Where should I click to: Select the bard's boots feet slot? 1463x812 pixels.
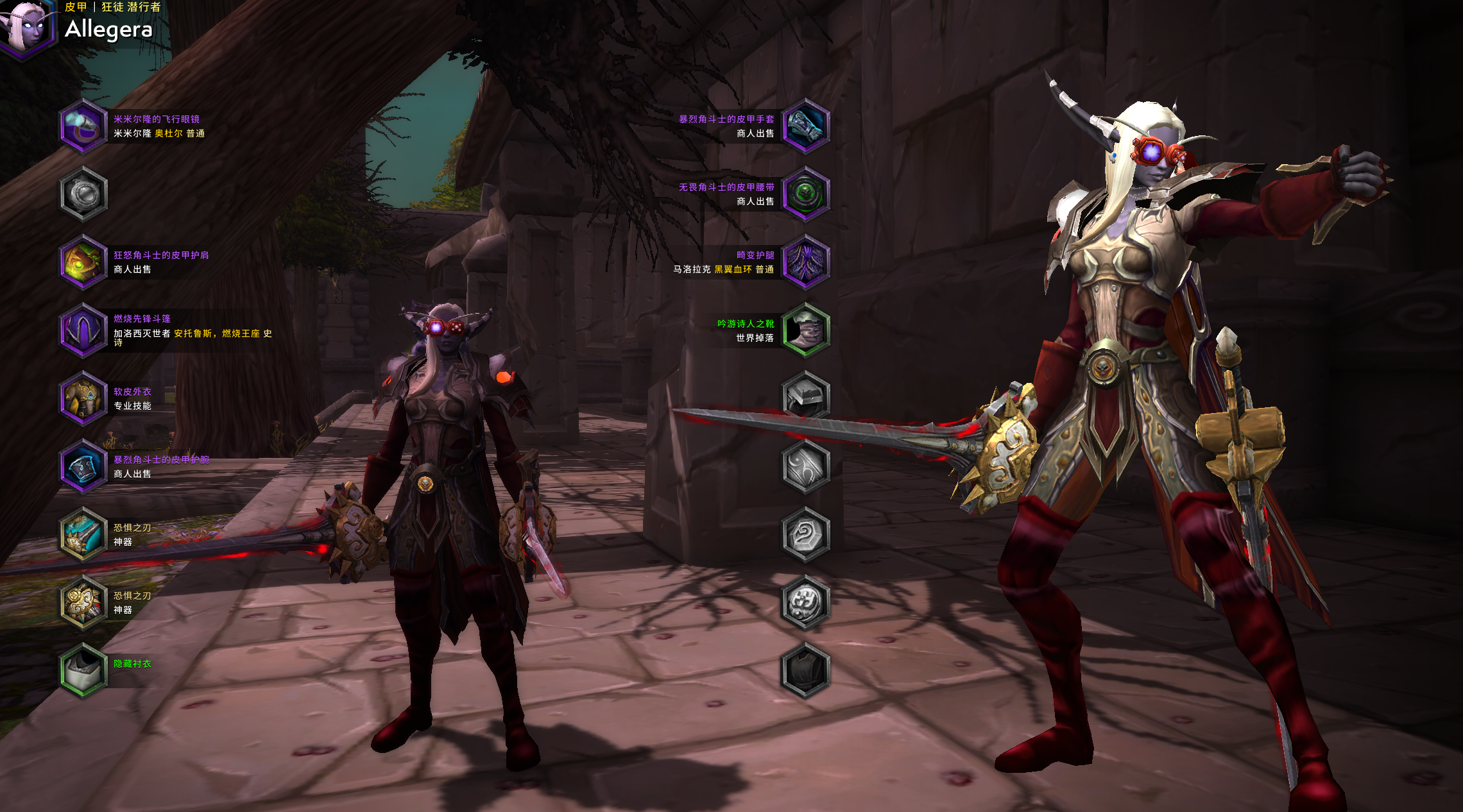point(805,330)
